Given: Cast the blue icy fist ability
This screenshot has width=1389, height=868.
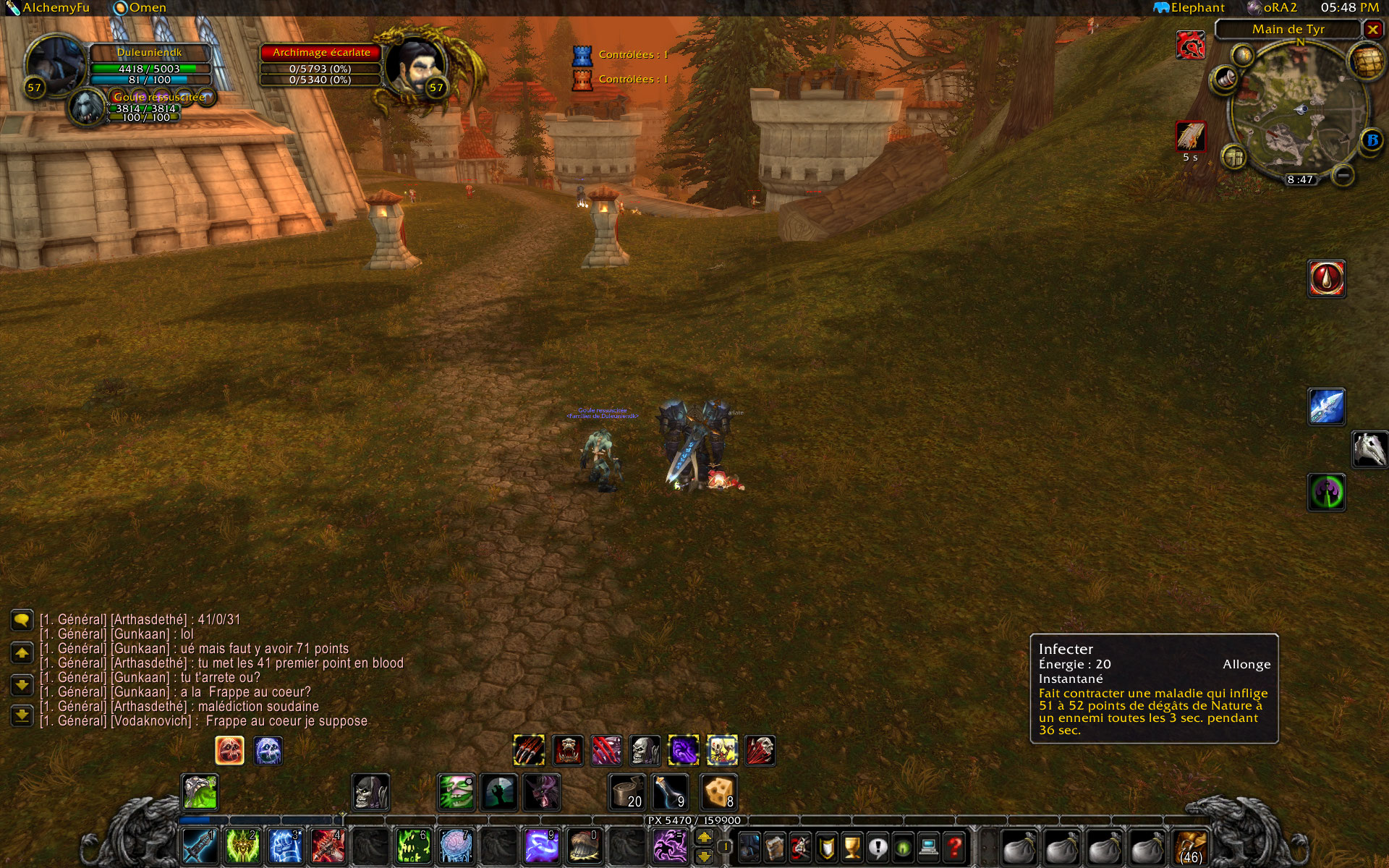Looking at the screenshot, I should click(285, 846).
